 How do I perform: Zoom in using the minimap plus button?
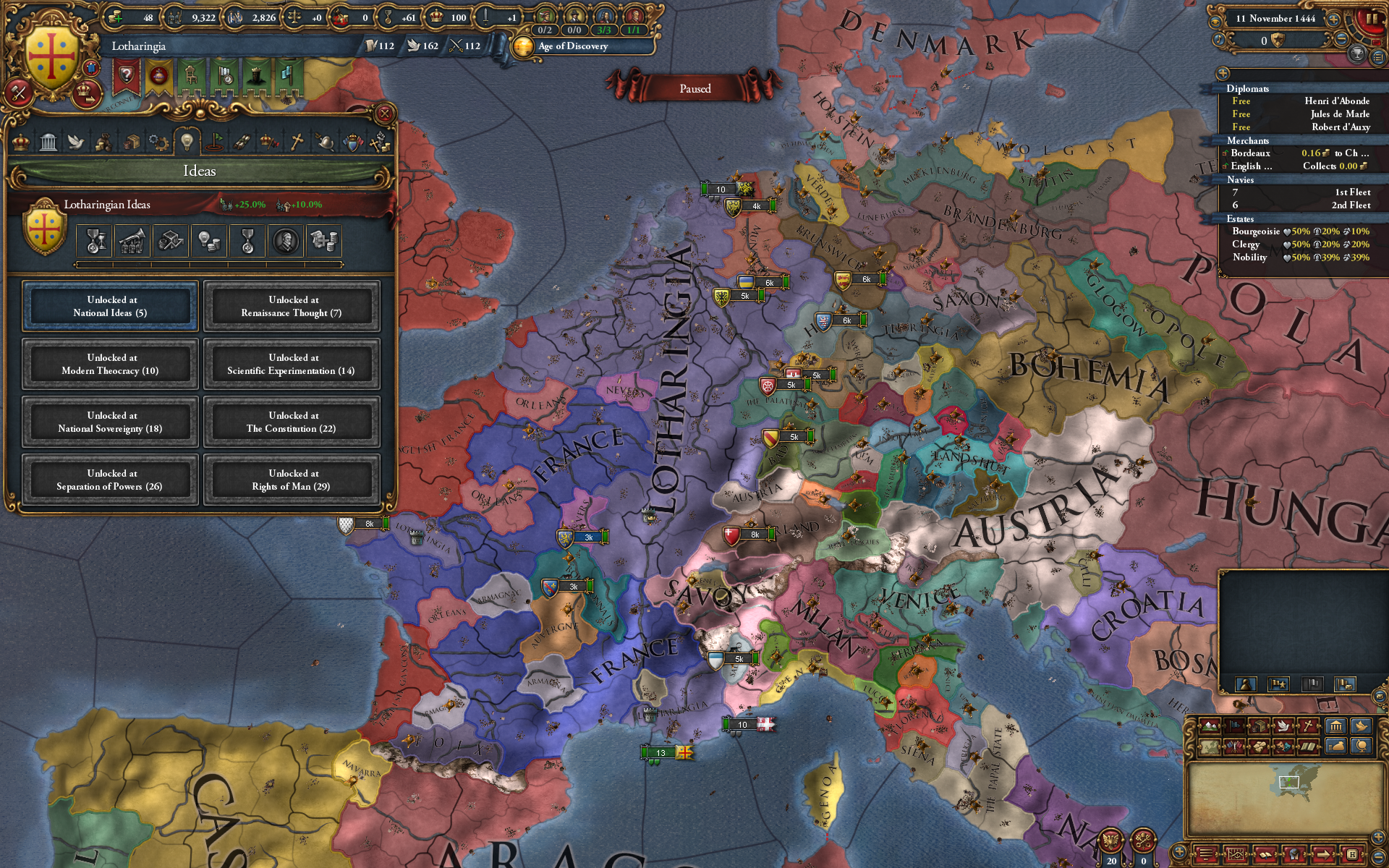1378,836
